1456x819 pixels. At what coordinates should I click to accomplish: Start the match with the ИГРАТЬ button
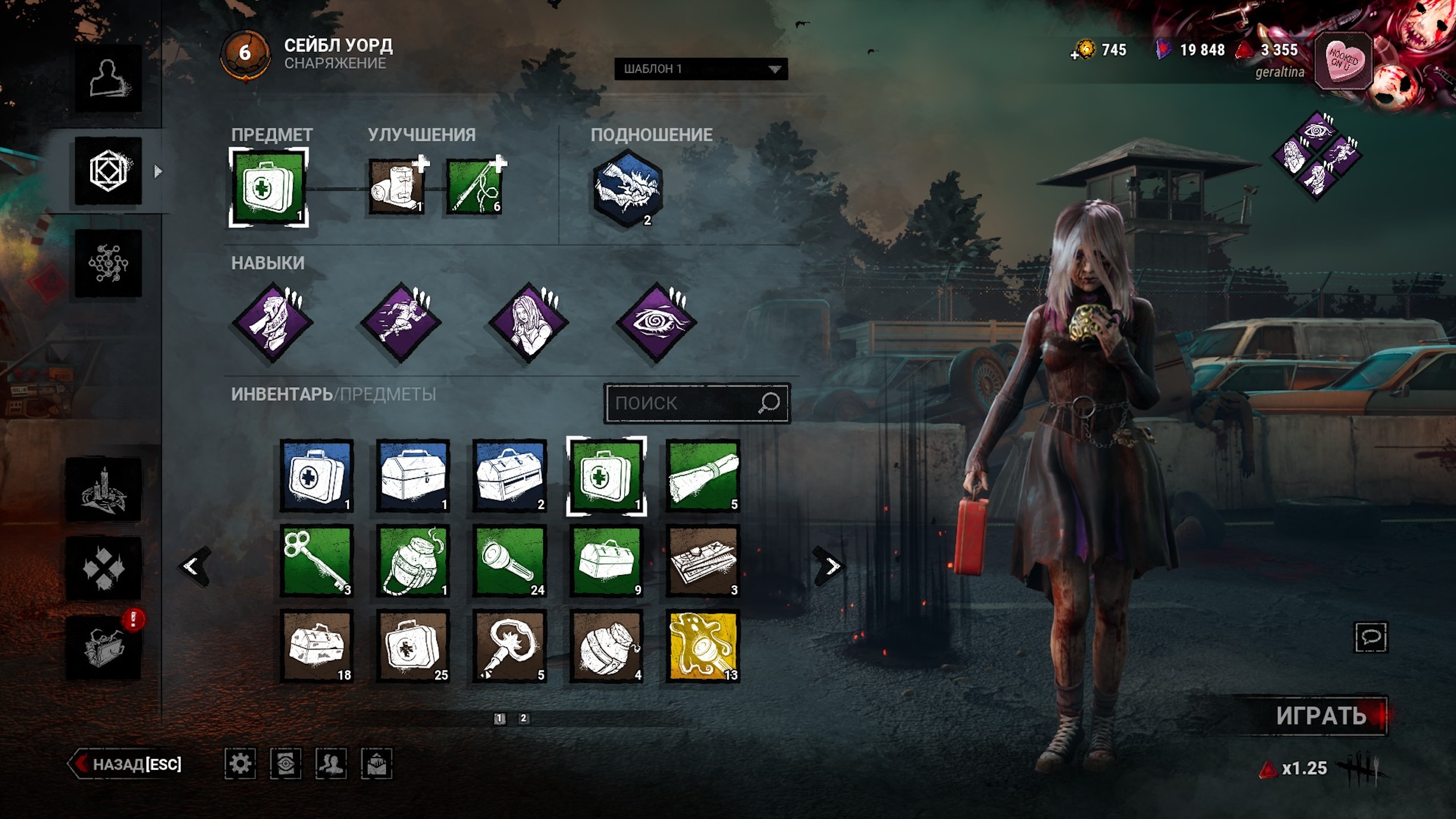point(1320,716)
